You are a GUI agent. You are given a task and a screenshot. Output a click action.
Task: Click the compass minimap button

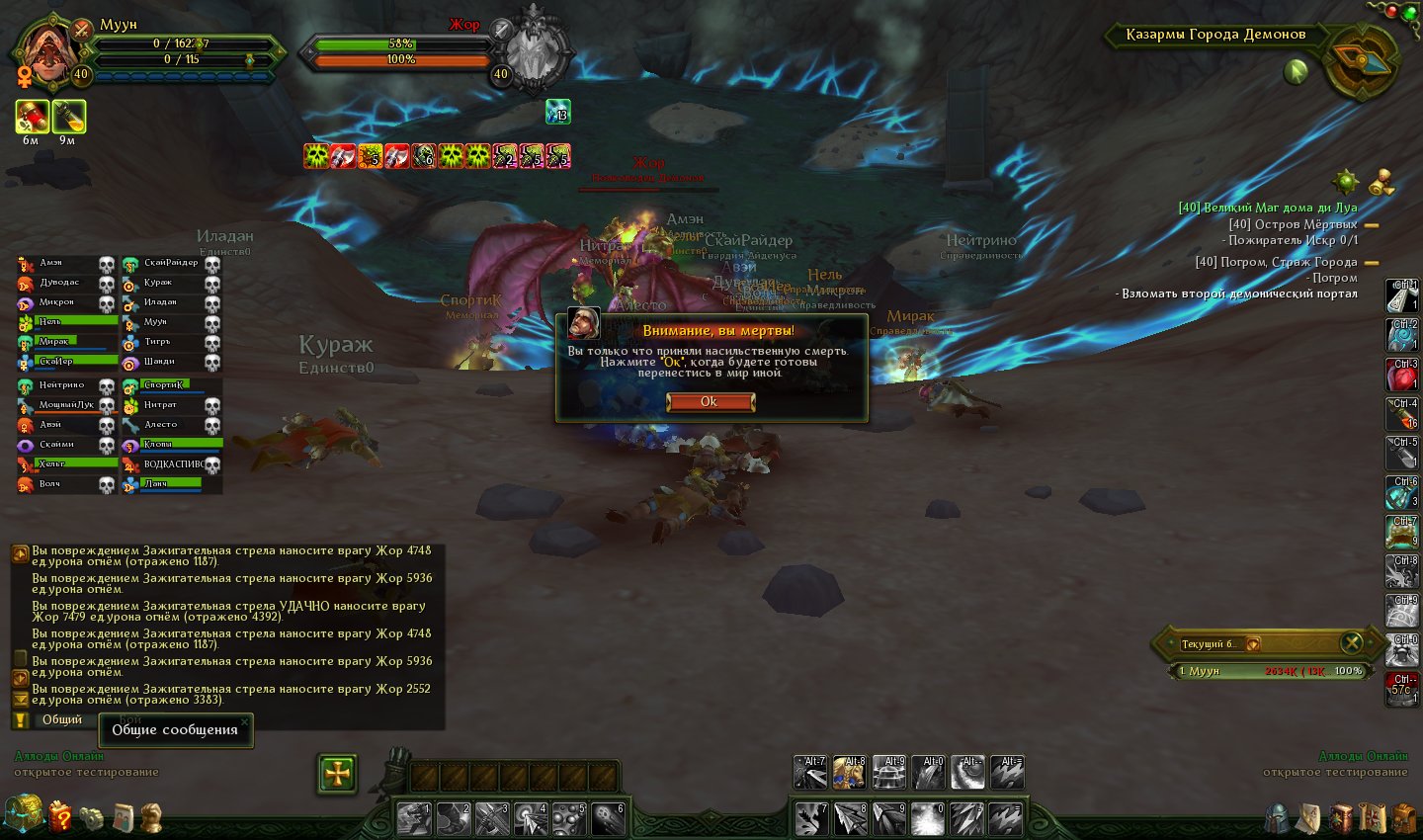click(1364, 61)
